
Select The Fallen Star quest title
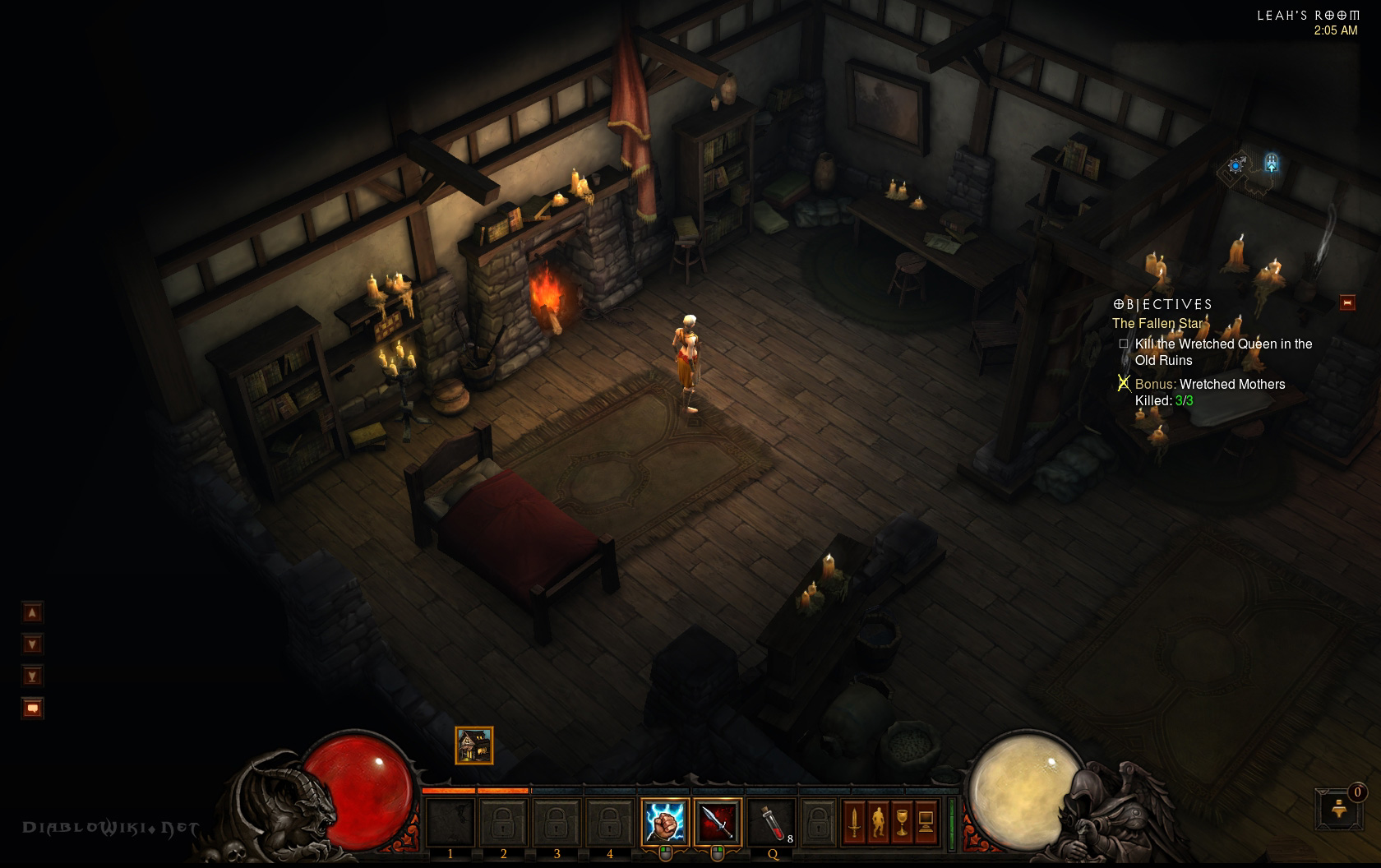[1157, 324]
